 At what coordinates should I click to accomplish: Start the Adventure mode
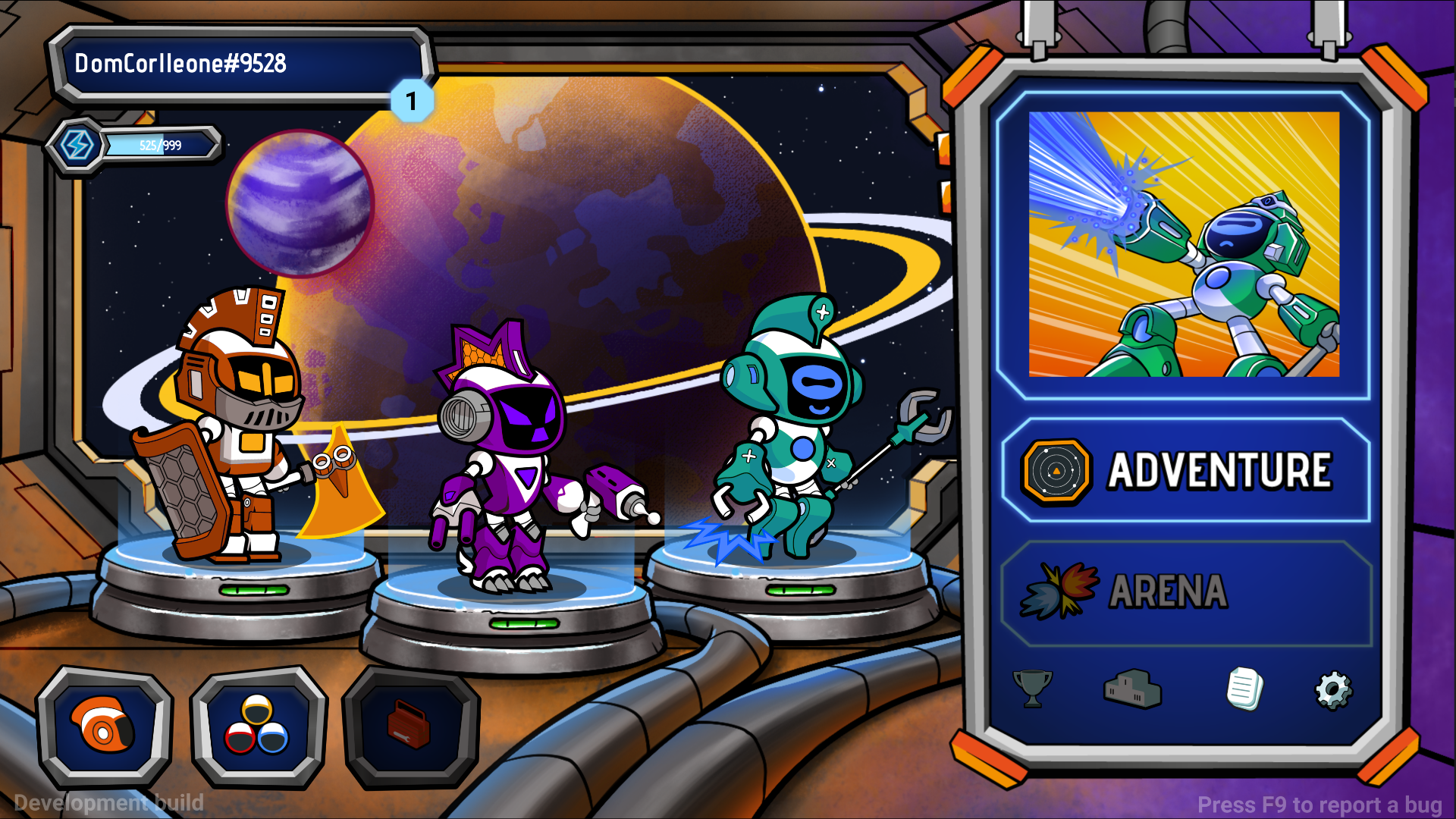tap(1185, 471)
